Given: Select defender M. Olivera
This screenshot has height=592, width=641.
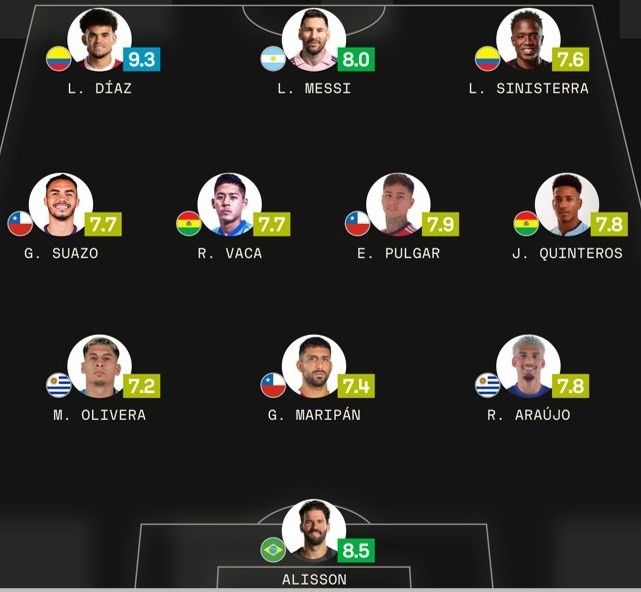Looking at the screenshot, I should (99, 368).
